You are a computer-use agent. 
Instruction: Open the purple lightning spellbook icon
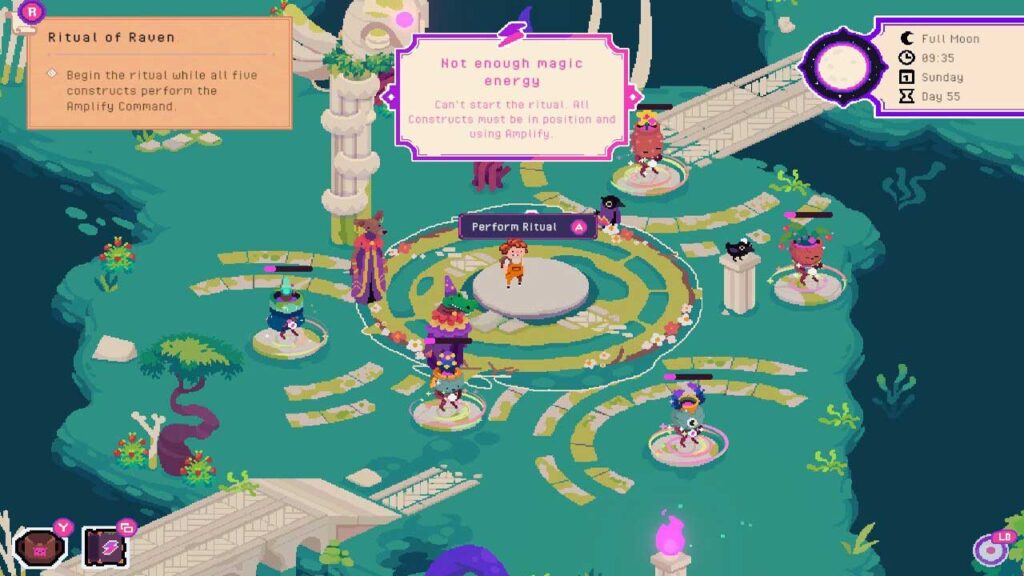pyautogui.click(x=104, y=547)
